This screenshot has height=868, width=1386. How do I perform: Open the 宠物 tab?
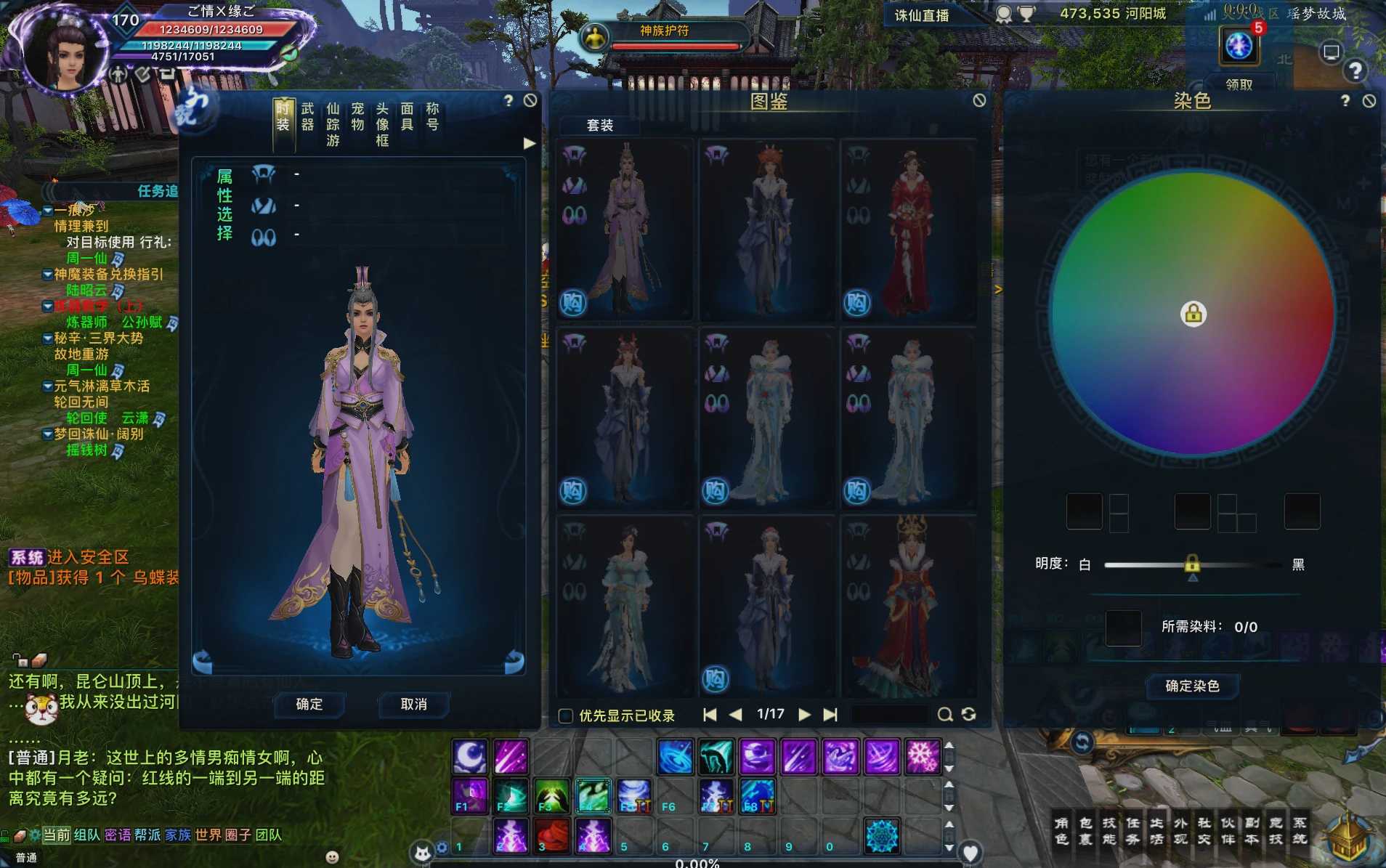(x=357, y=117)
